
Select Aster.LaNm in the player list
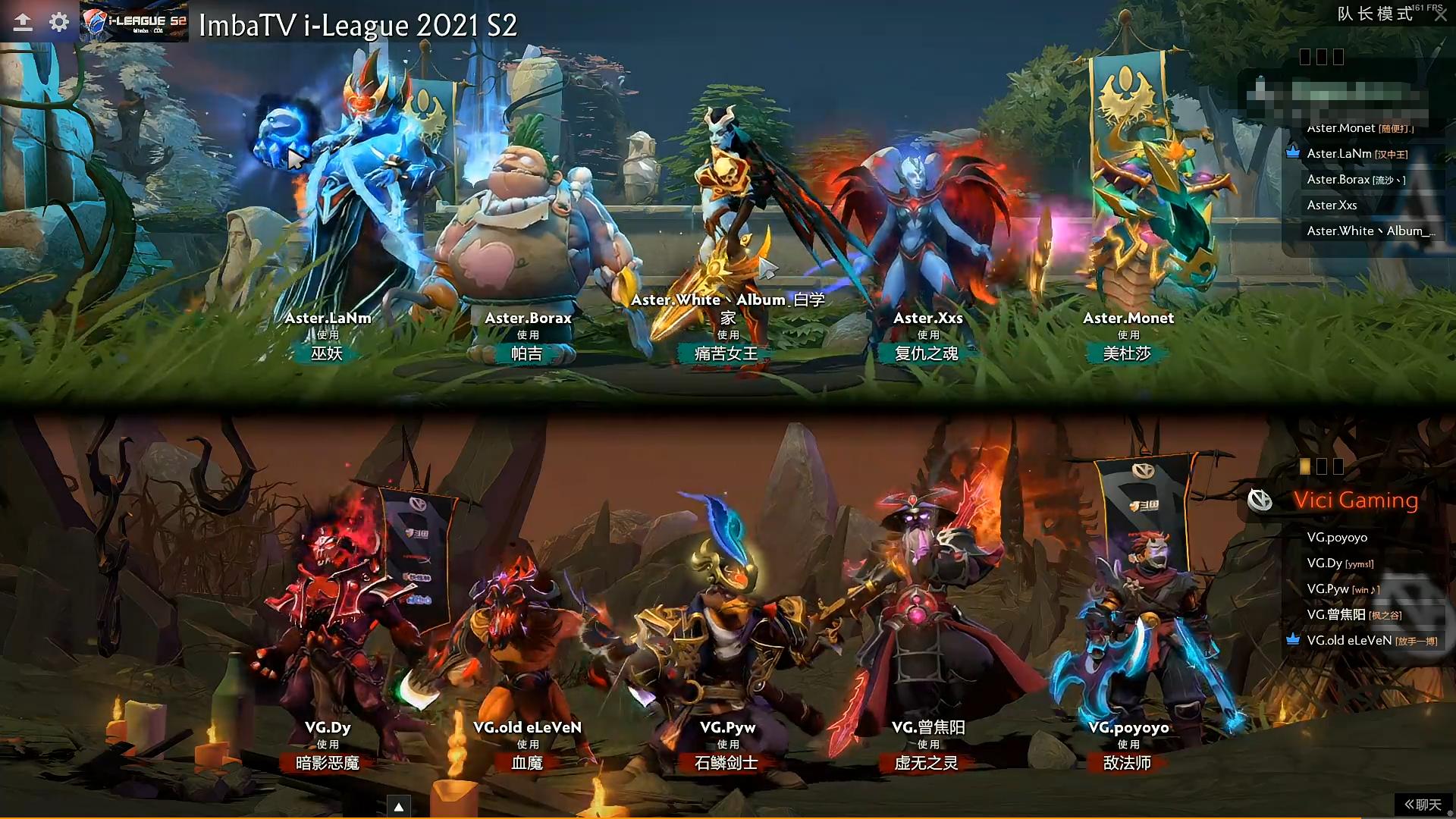1357,154
